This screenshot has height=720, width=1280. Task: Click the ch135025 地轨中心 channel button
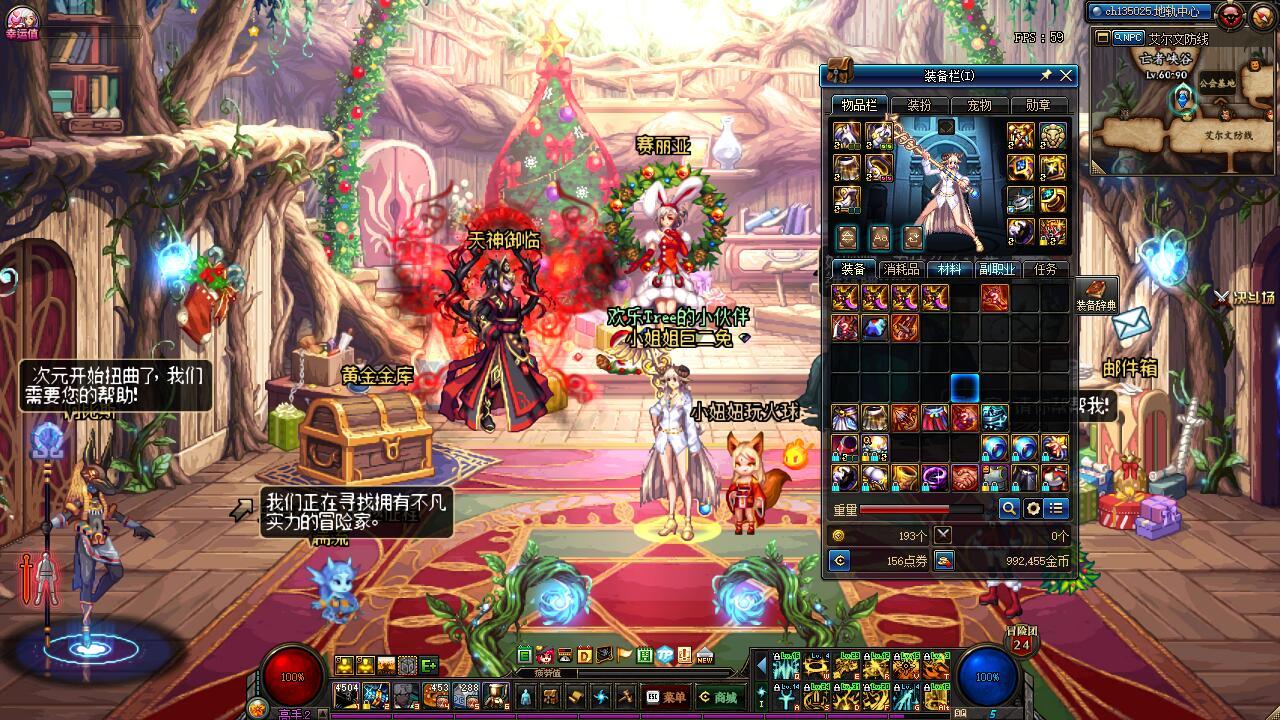pyautogui.click(x=1150, y=12)
